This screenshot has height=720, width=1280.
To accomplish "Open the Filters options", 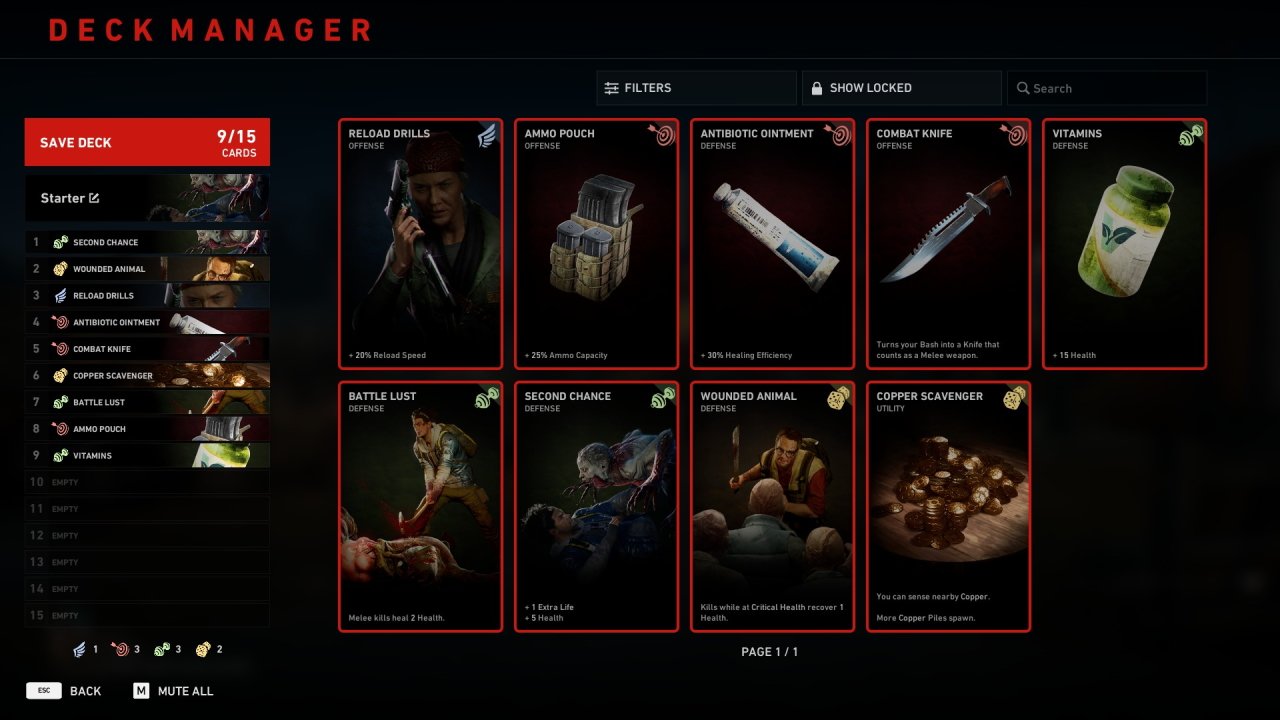I will (x=696, y=88).
